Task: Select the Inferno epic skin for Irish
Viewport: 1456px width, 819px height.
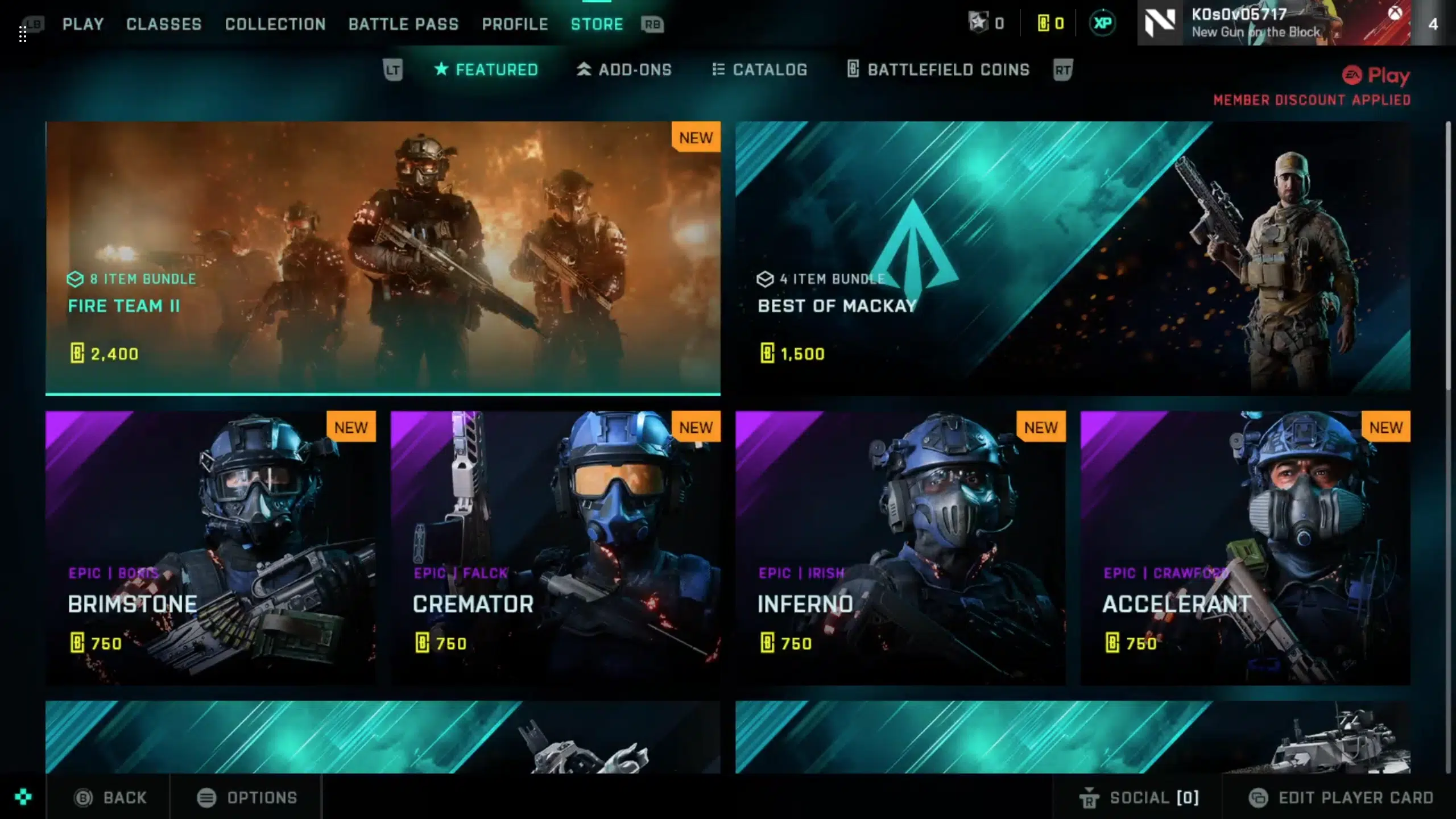Action: pyautogui.click(x=900, y=547)
